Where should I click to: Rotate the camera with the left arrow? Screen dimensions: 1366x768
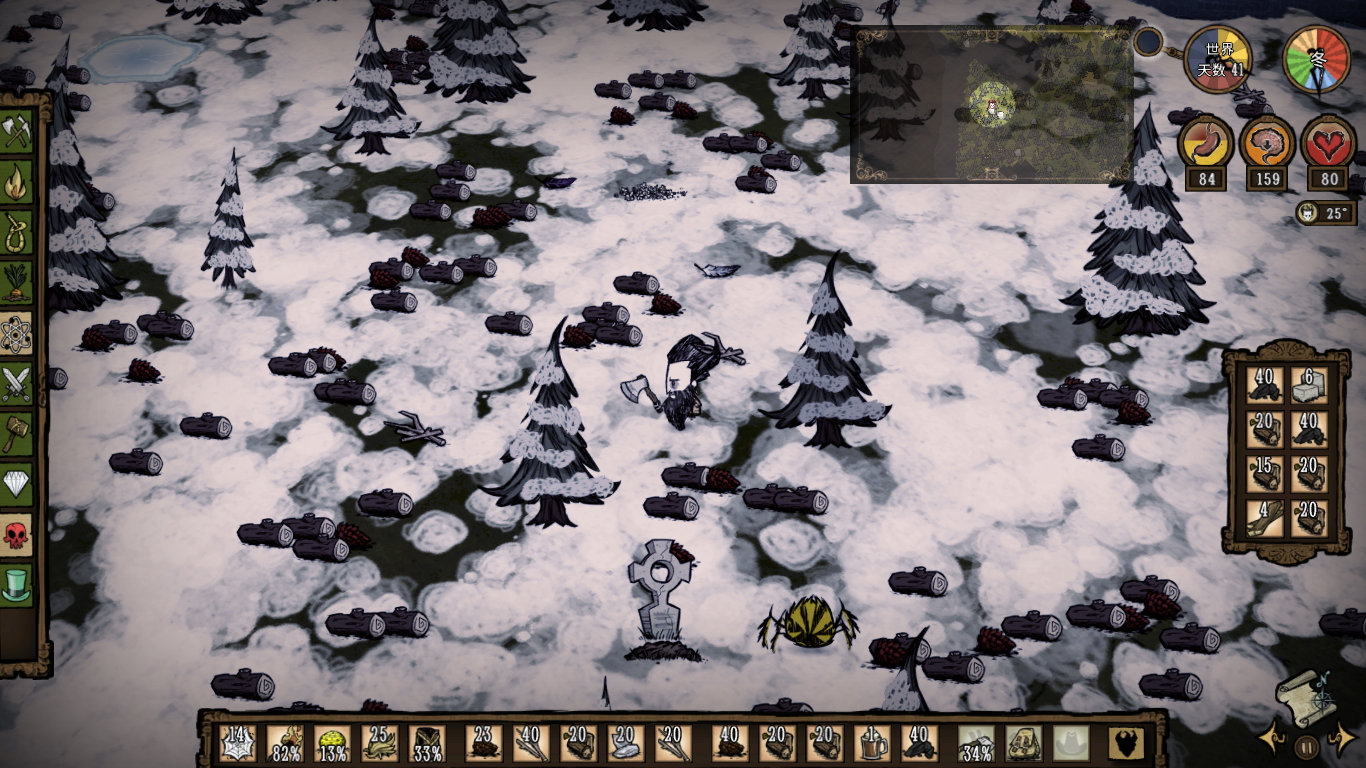click(1272, 740)
